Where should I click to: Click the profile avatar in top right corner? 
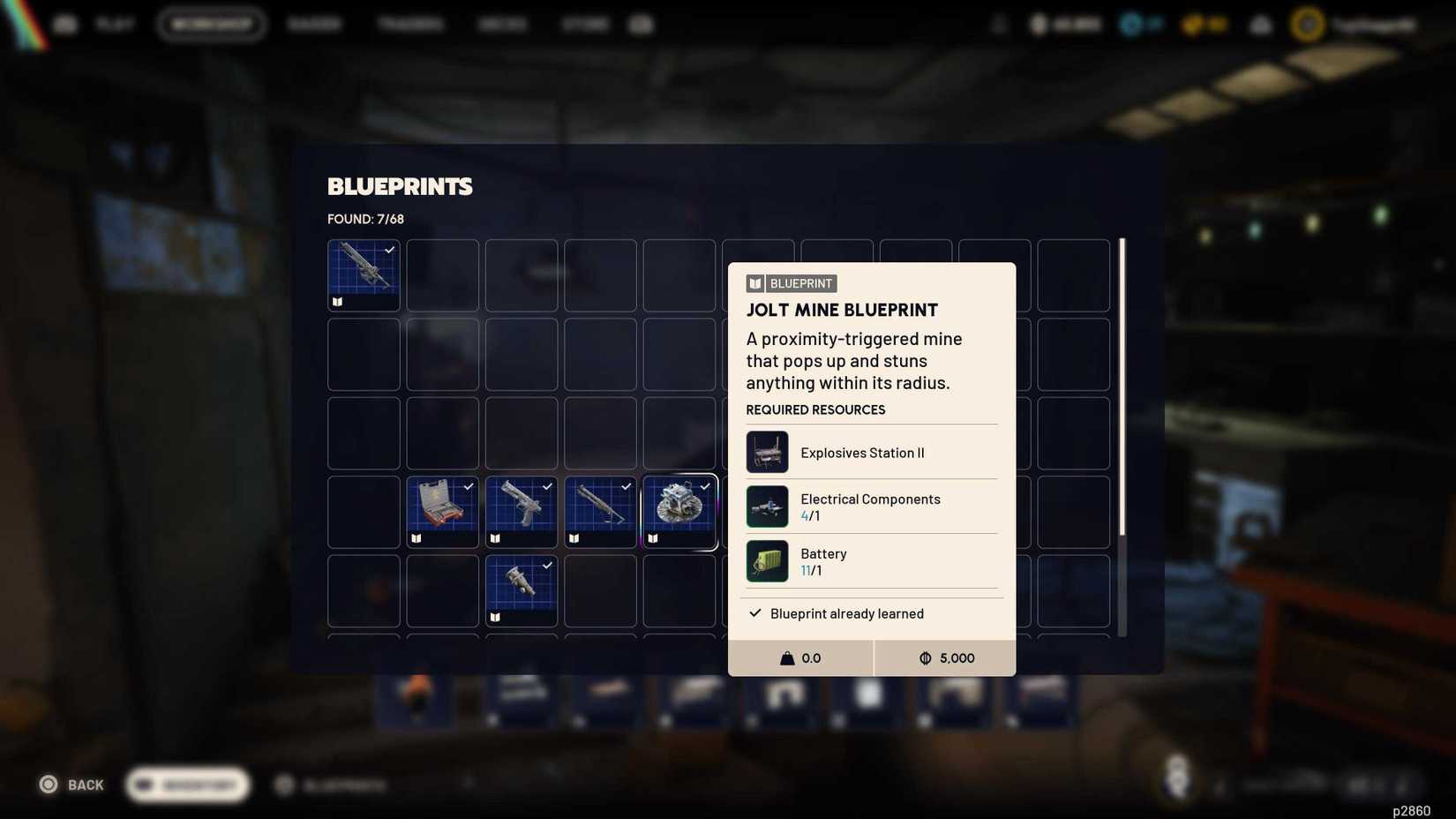[x=1307, y=24]
